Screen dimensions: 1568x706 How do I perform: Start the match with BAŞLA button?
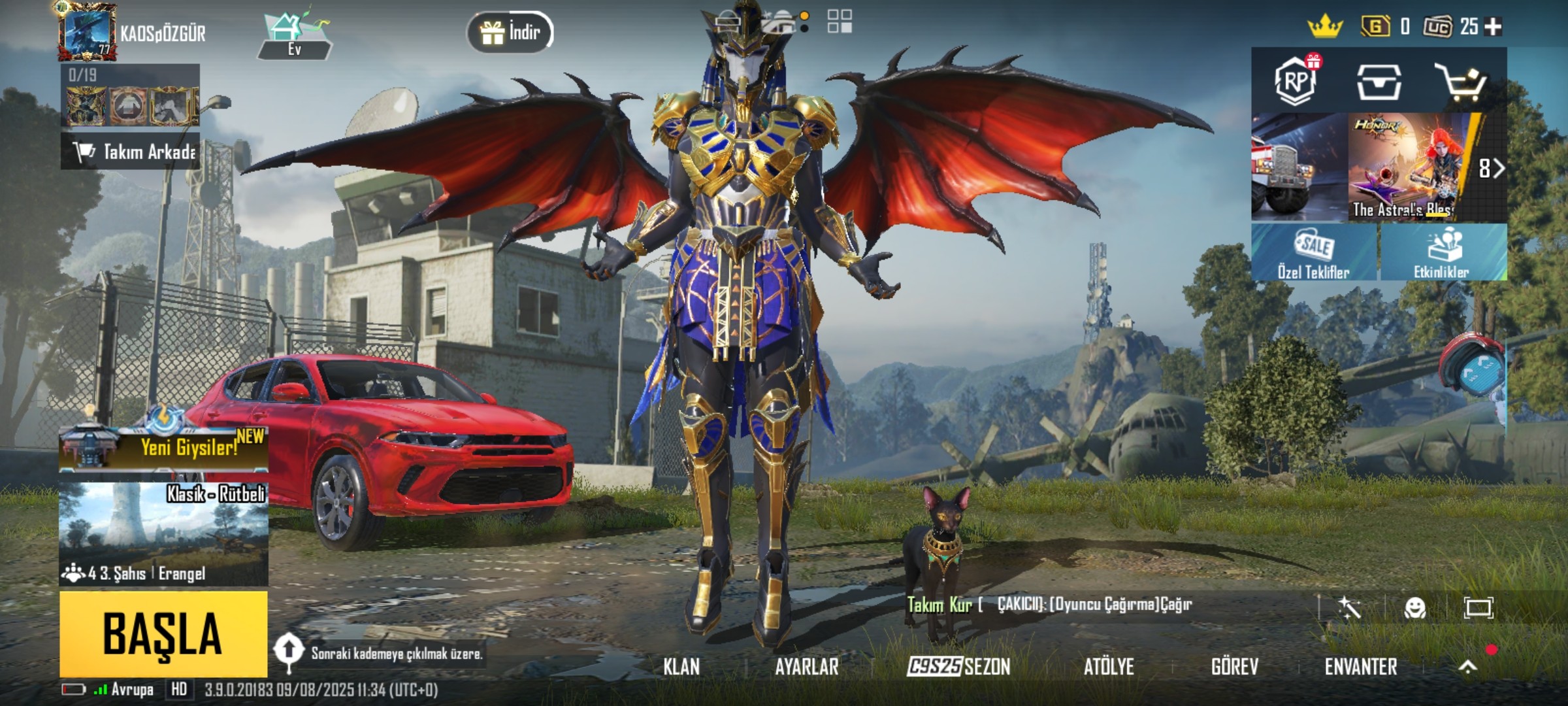click(163, 633)
